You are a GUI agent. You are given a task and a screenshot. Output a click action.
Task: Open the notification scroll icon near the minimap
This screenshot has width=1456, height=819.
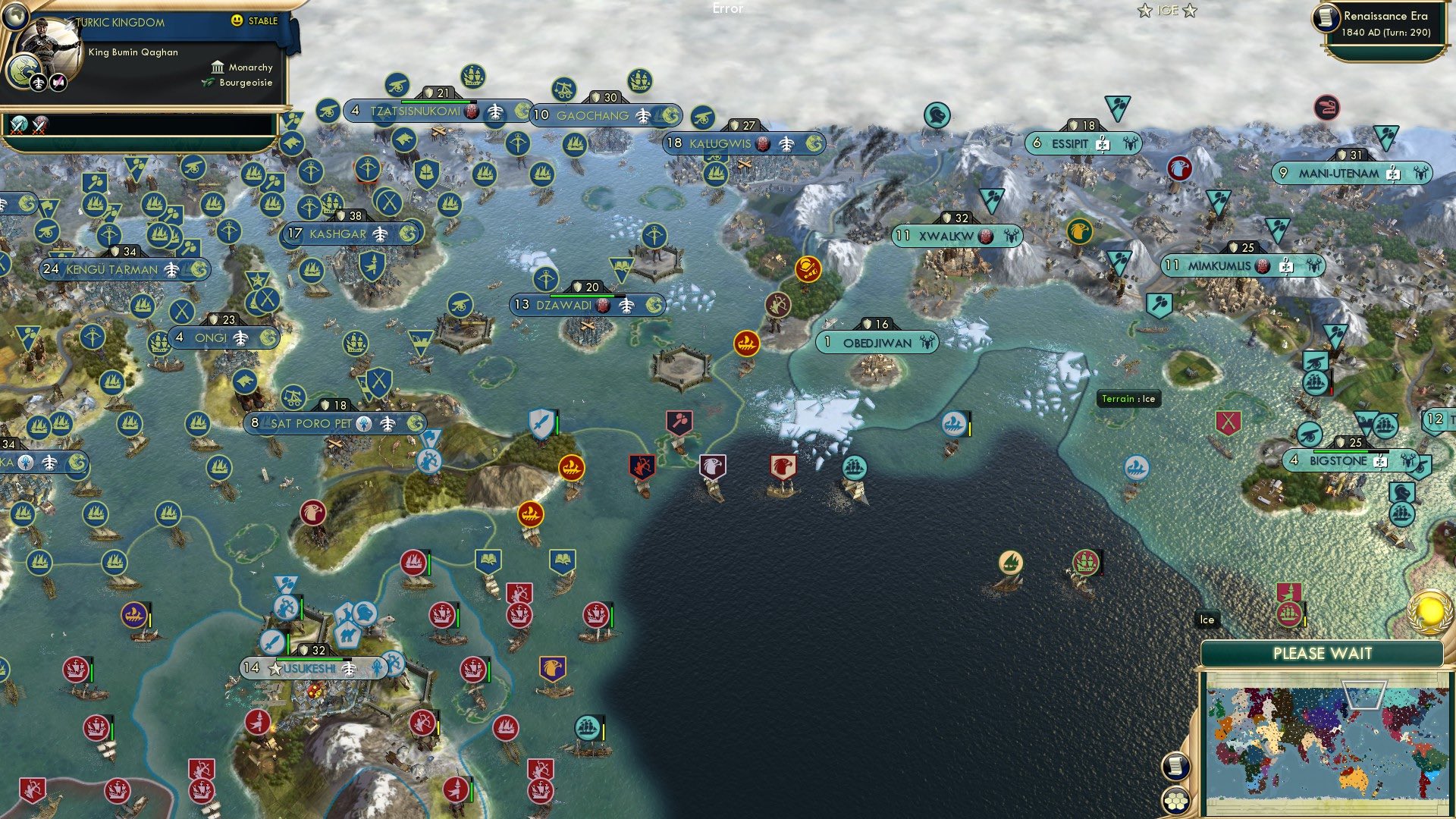pos(1175,767)
